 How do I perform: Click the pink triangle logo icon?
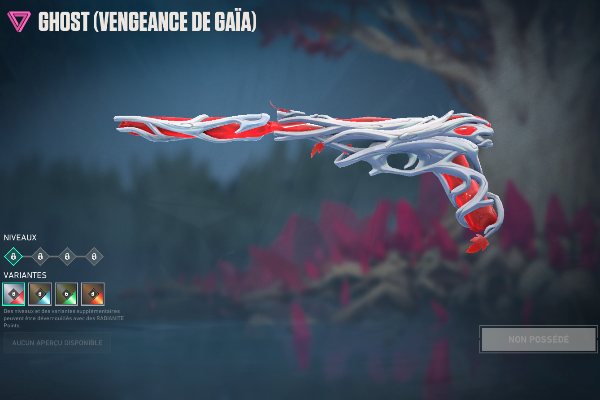click(x=19, y=21)
